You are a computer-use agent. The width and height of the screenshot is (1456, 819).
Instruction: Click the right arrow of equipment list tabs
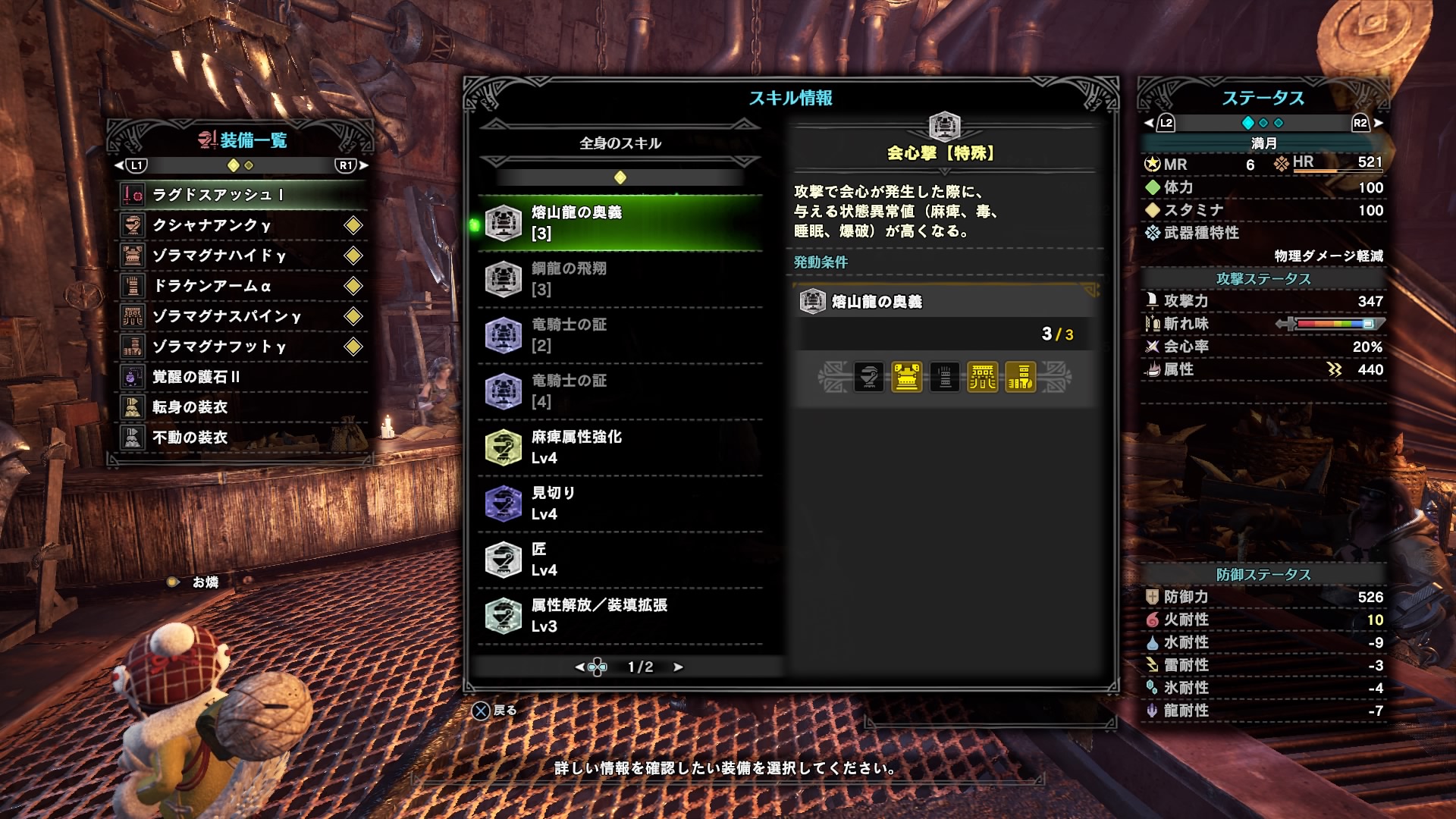click(364, 165)
